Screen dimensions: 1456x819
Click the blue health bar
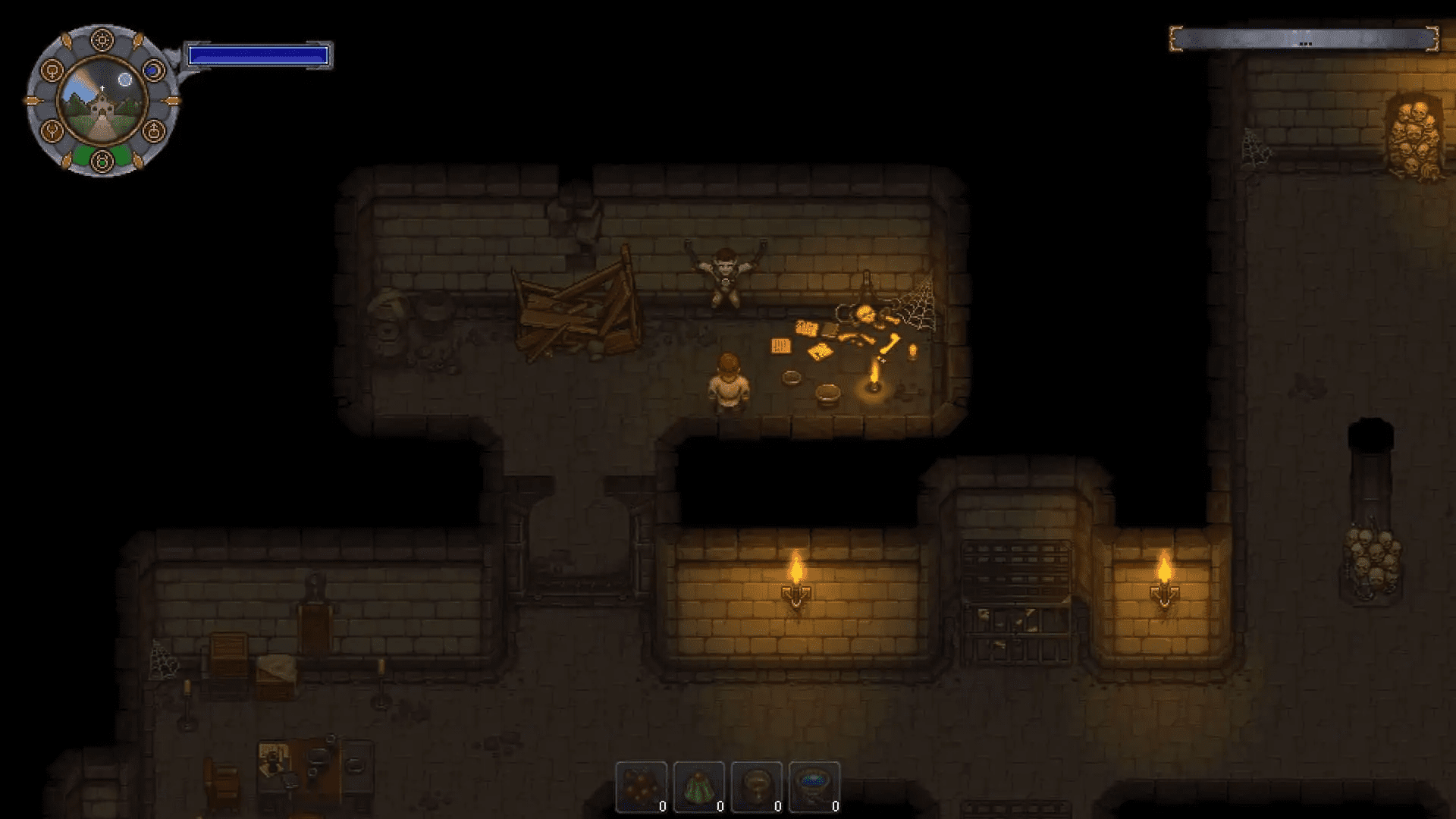click(259, 54)
